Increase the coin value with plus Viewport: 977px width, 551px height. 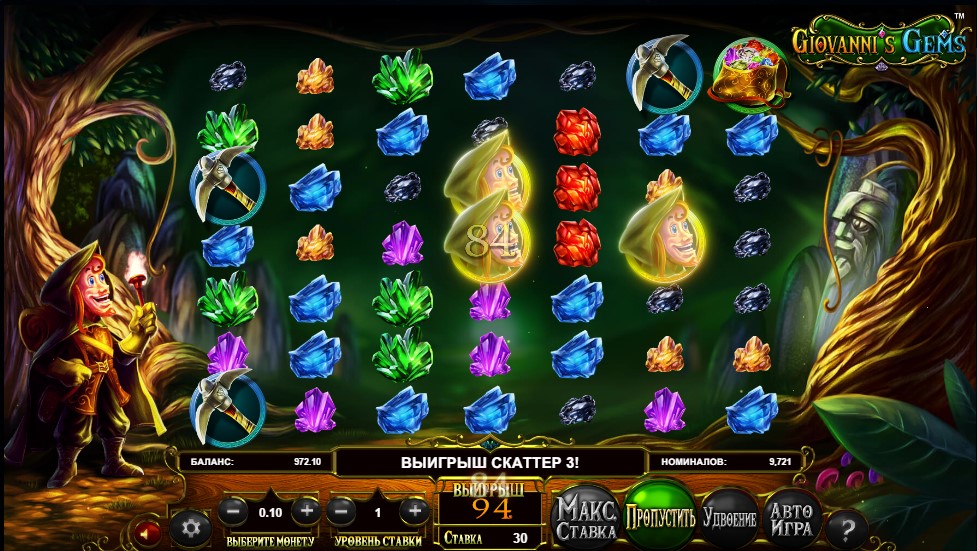307,510
